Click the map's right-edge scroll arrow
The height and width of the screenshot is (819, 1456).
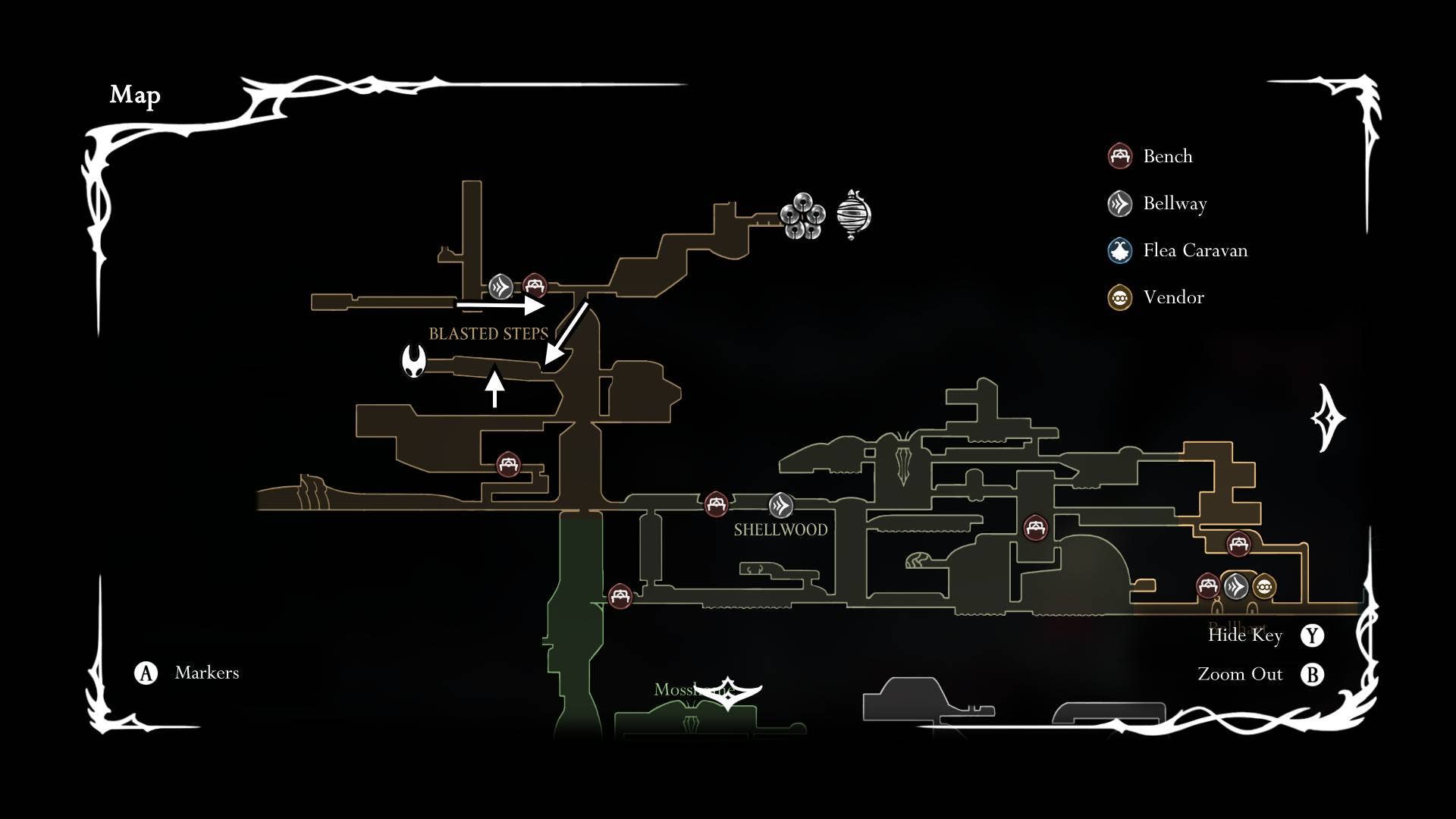pyautogui.click(x=1328, y=418)
